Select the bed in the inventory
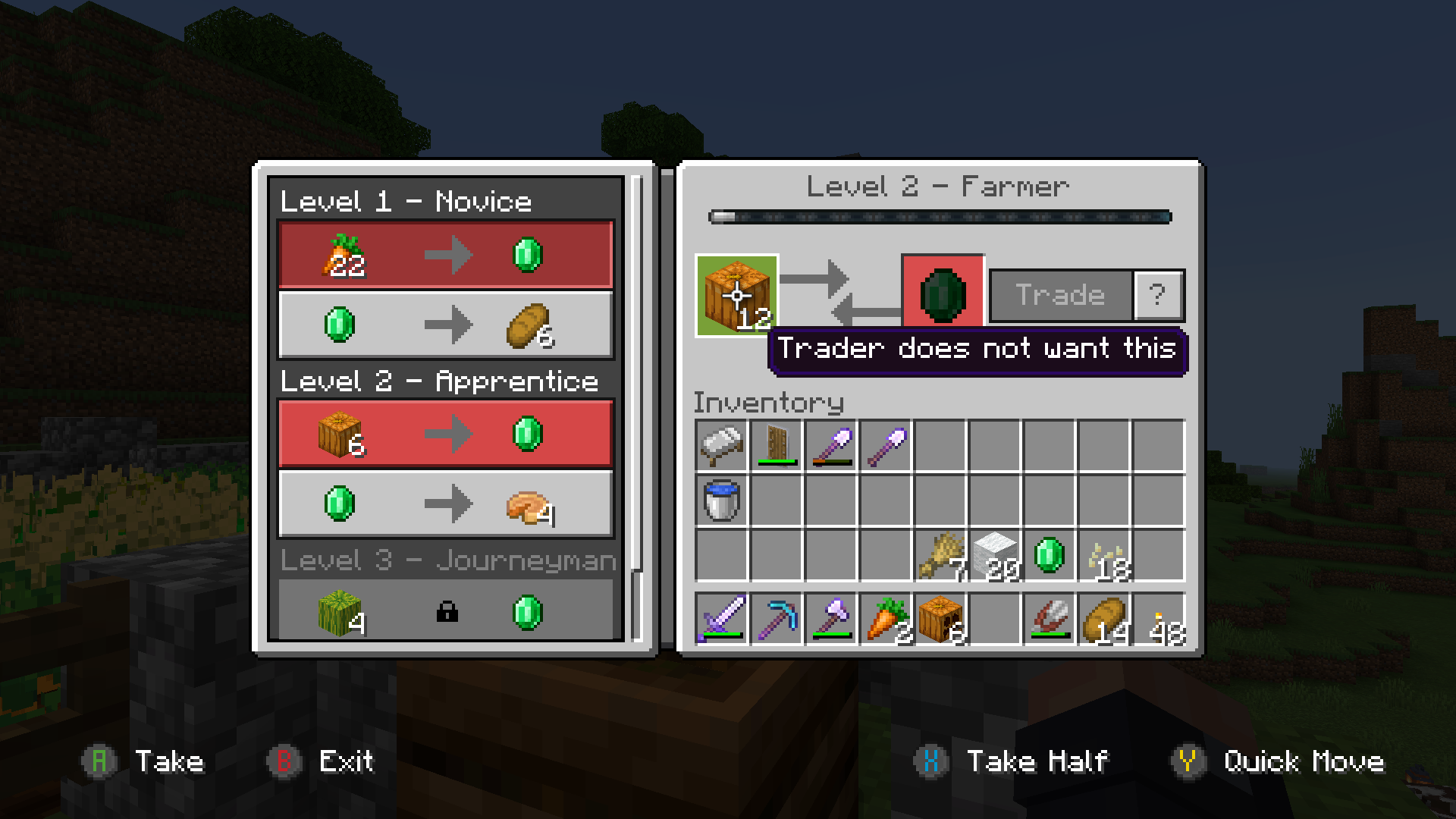 pyautogui.click(x=721, y=446)
